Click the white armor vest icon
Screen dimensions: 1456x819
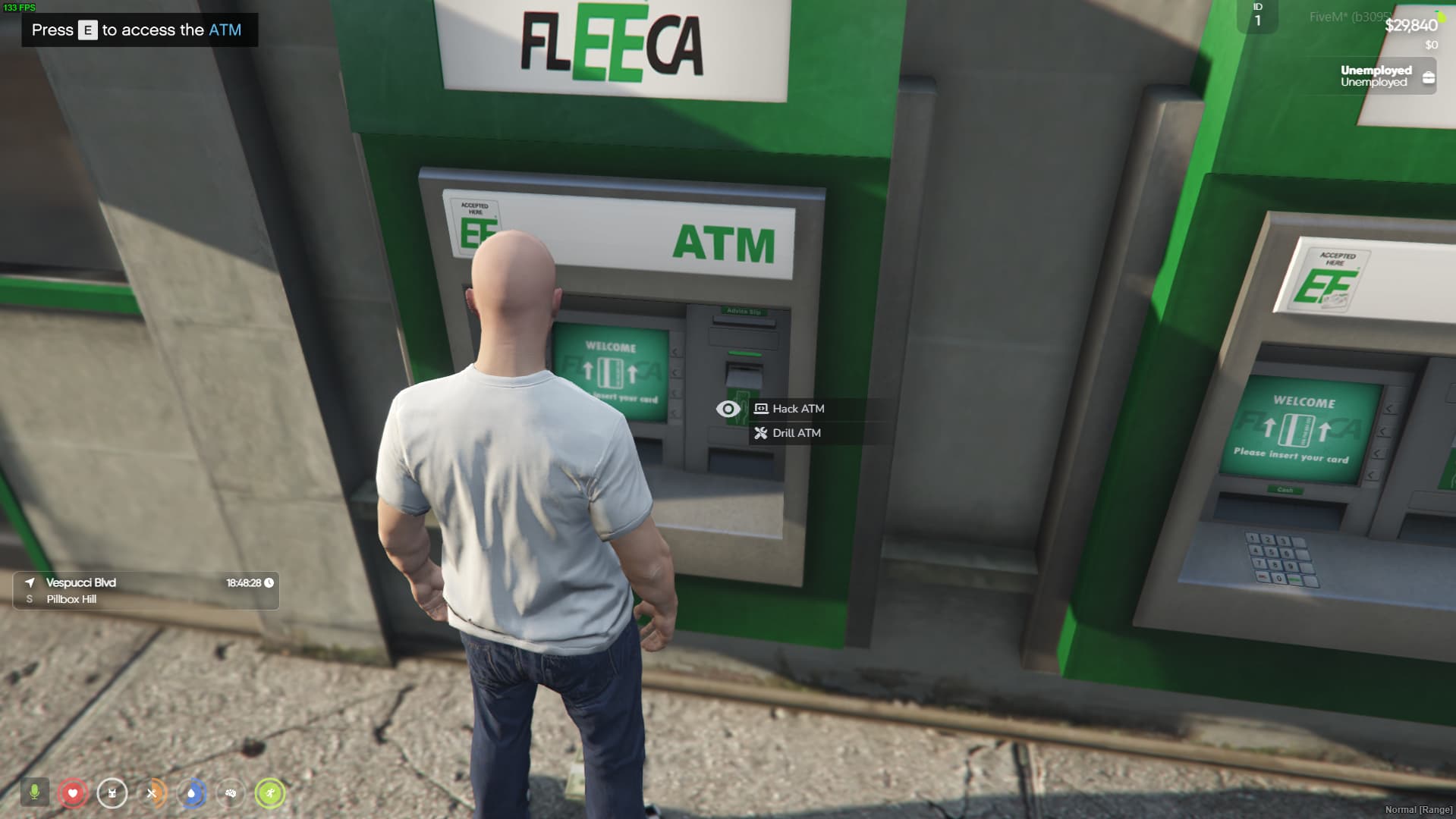pyautogui.click(x=112, y=794)
